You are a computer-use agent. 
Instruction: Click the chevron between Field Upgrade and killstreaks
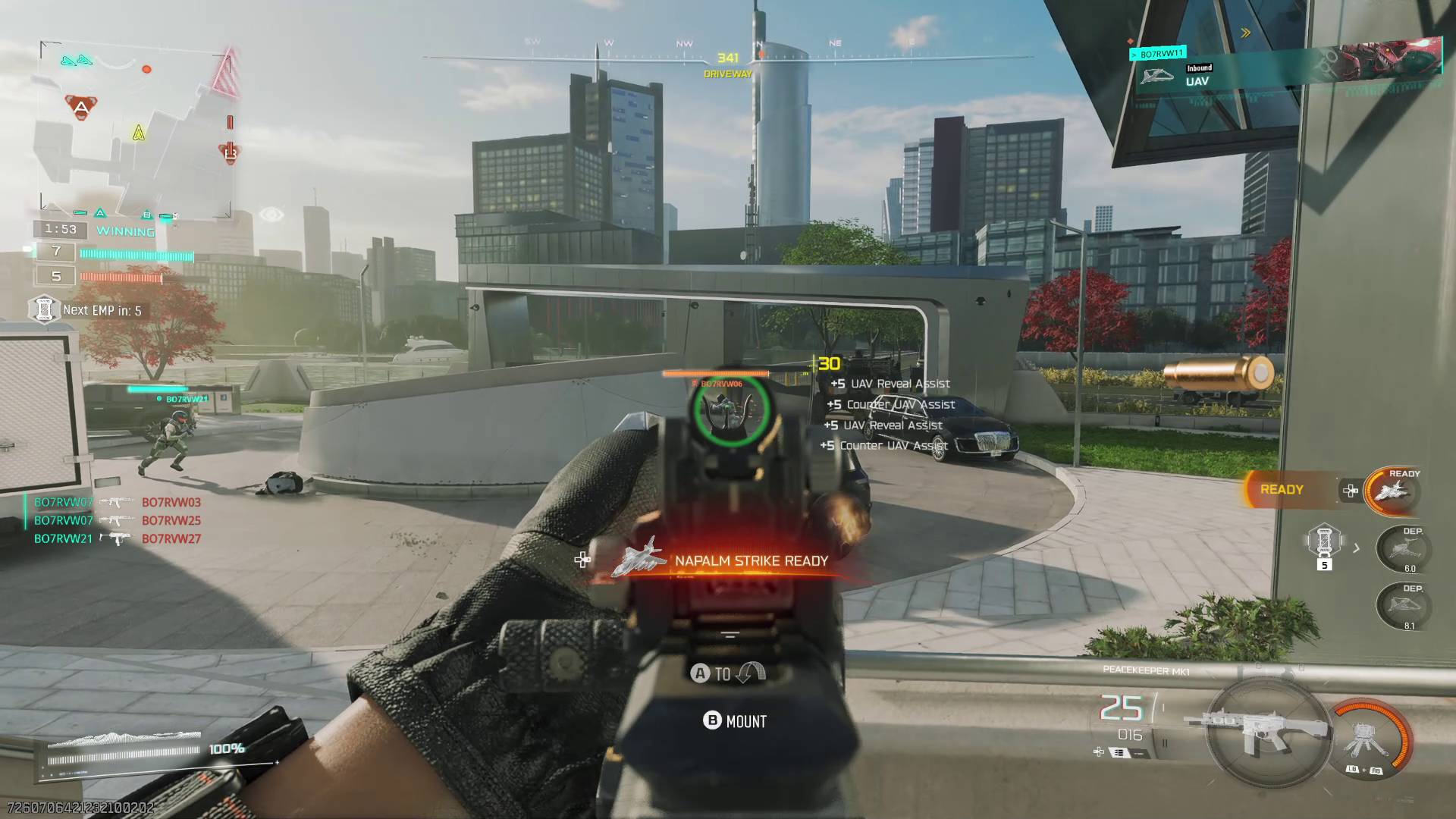point(1354,548)
